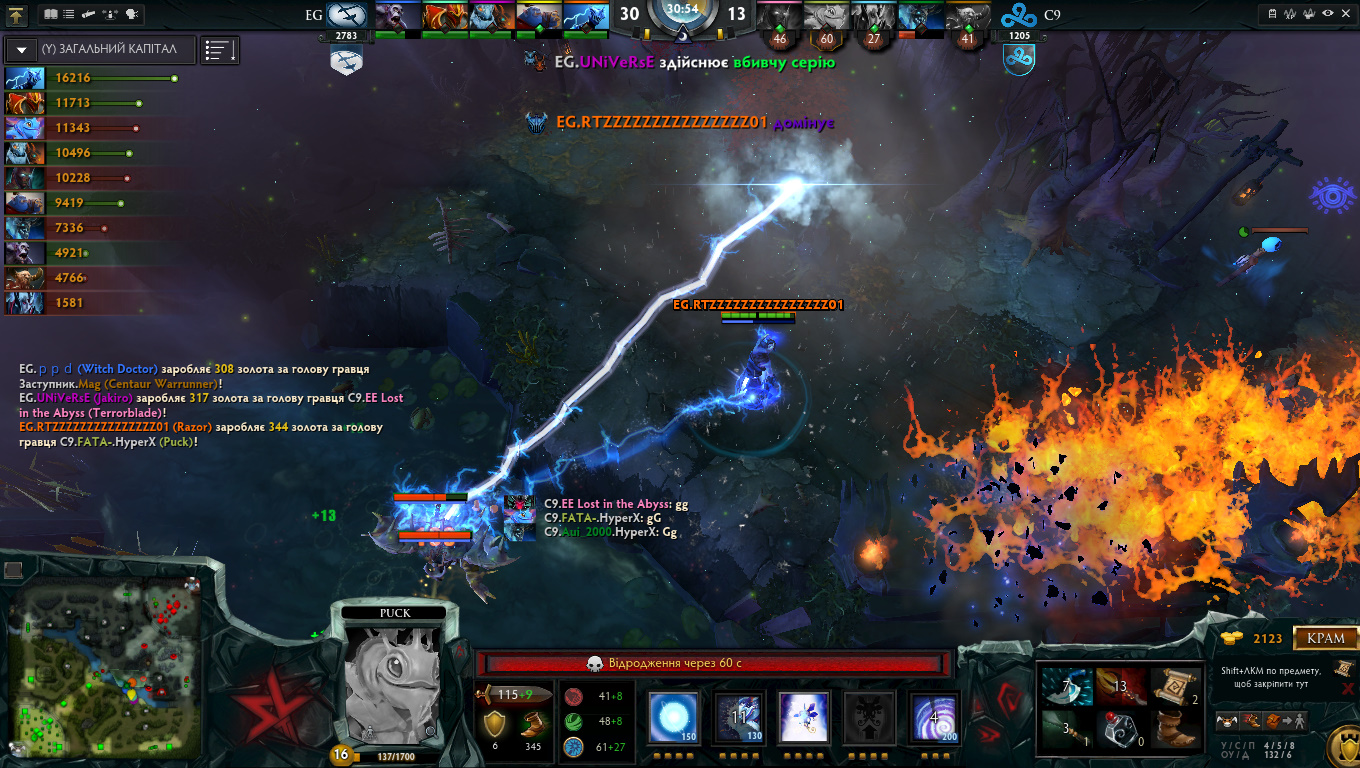
Task: Select Puck's Waning Rift ability icon
Action: click(x=740, y=717)
